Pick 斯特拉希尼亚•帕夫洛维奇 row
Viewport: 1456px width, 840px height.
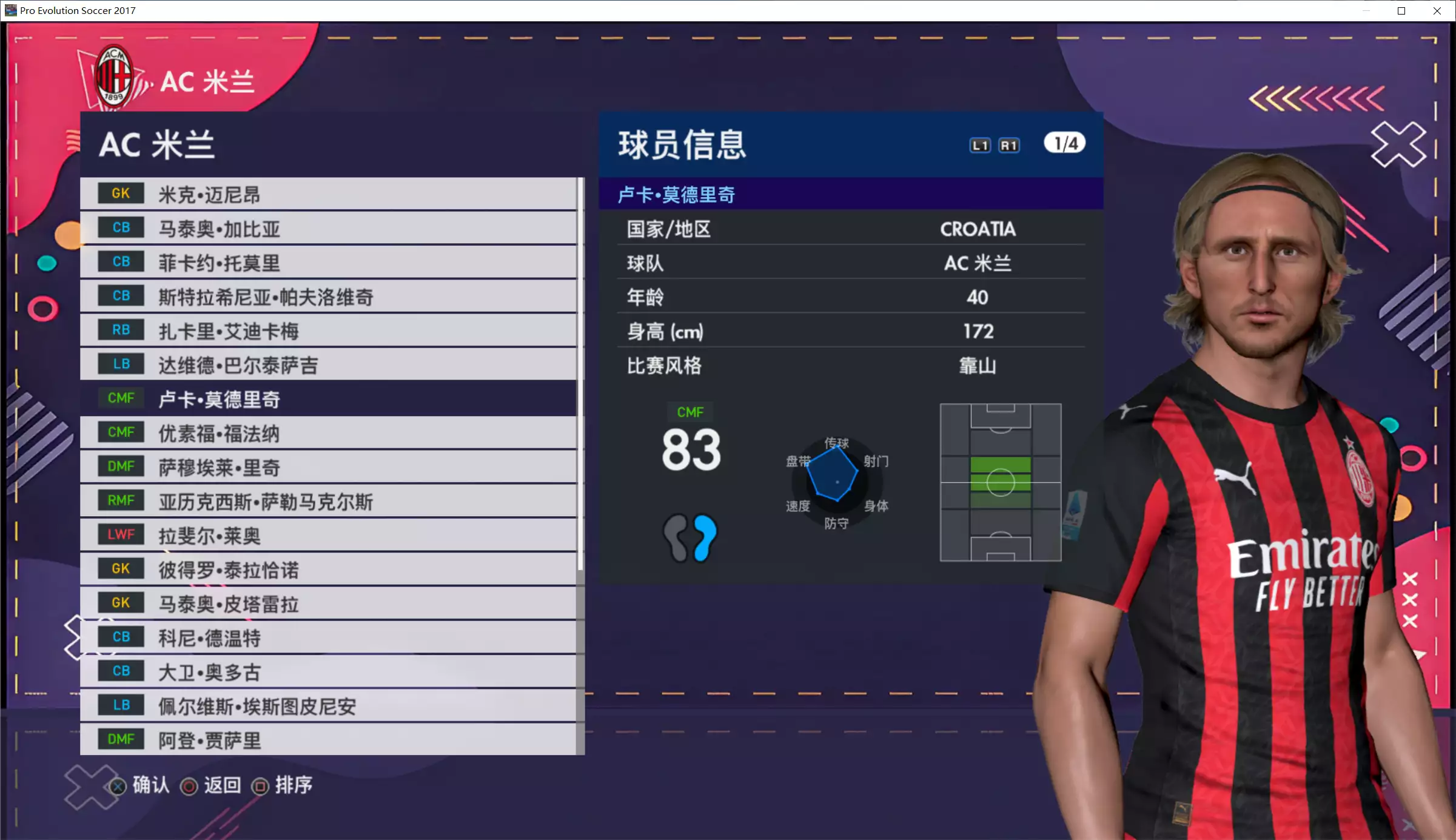[x=327, y=297]
